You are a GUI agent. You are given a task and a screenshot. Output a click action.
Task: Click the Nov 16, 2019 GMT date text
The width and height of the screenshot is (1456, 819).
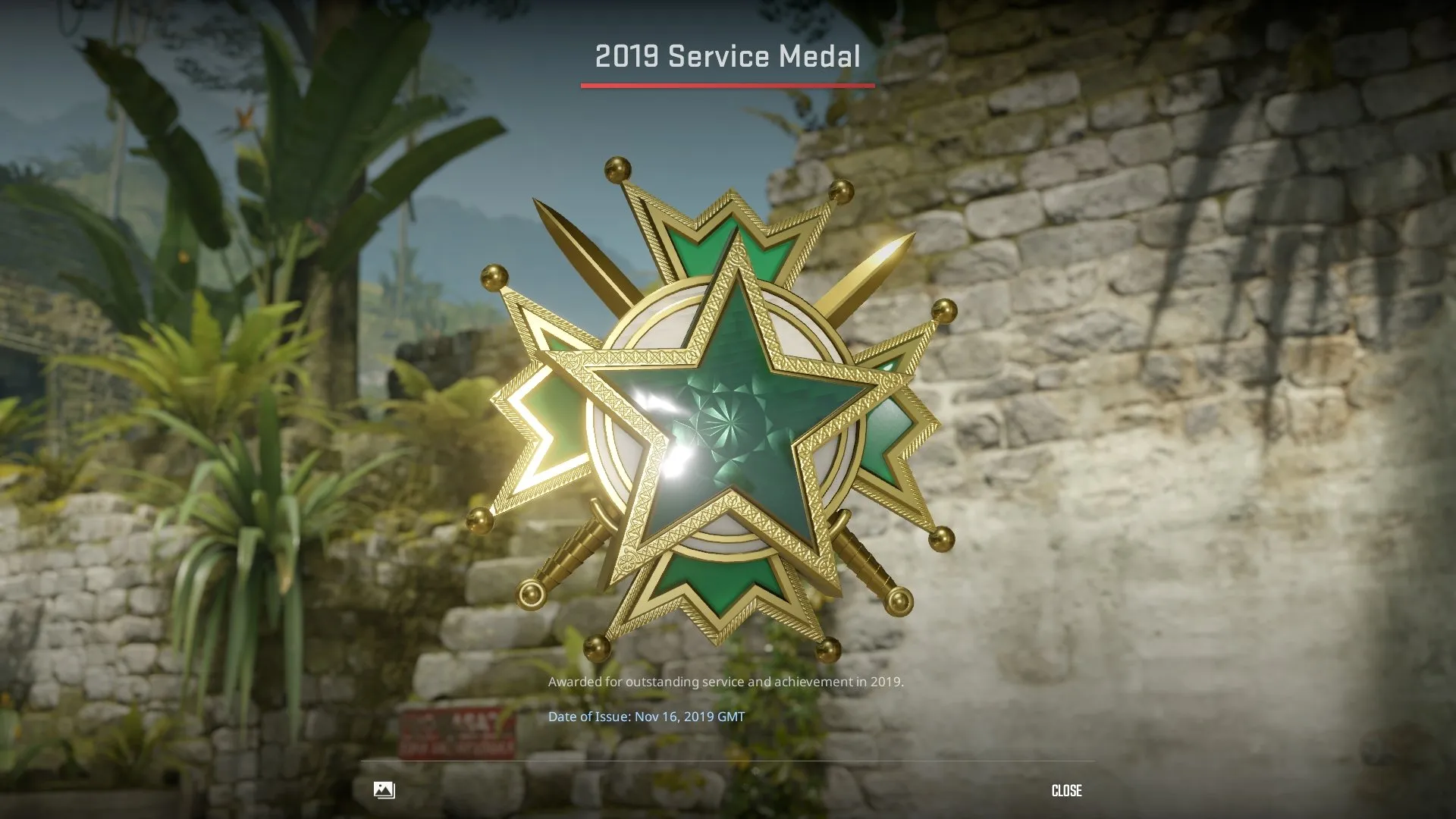click(x=690, y=714)
